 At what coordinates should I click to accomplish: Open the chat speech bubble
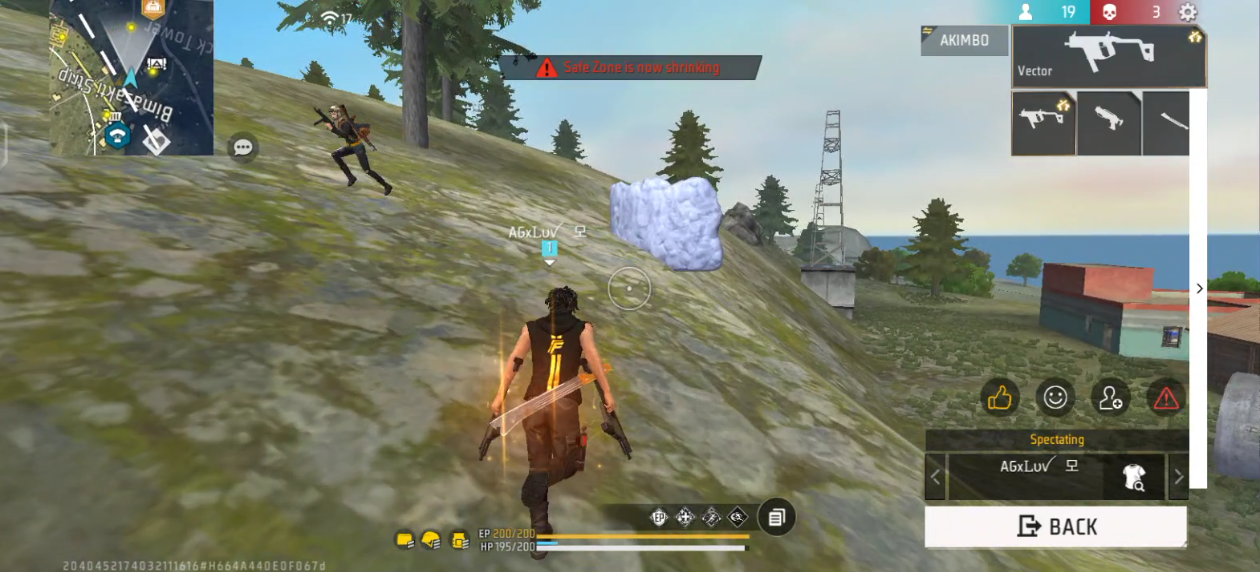tap(242, 148)
